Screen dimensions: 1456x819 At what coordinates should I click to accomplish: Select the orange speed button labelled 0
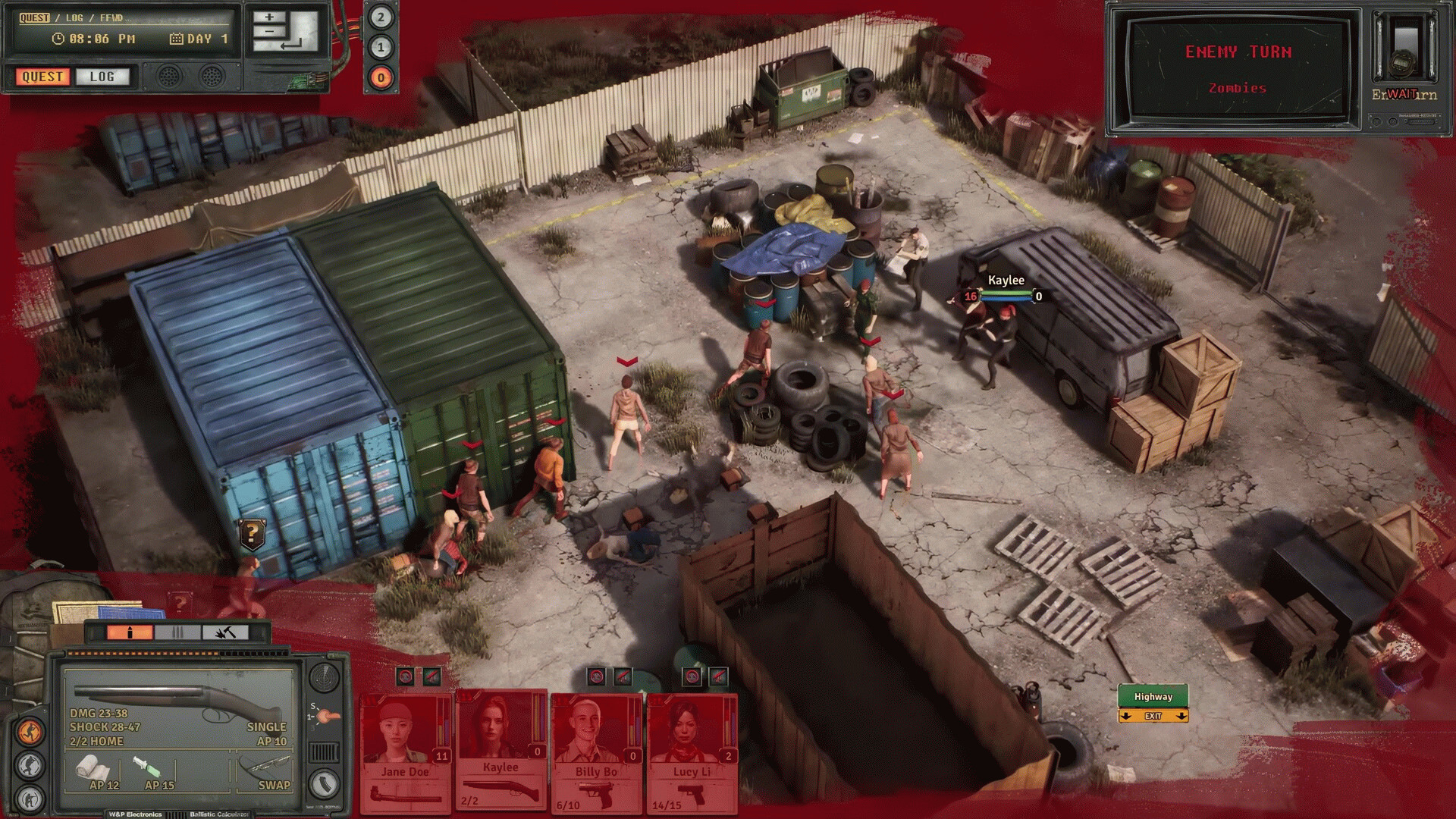(381, 77)
